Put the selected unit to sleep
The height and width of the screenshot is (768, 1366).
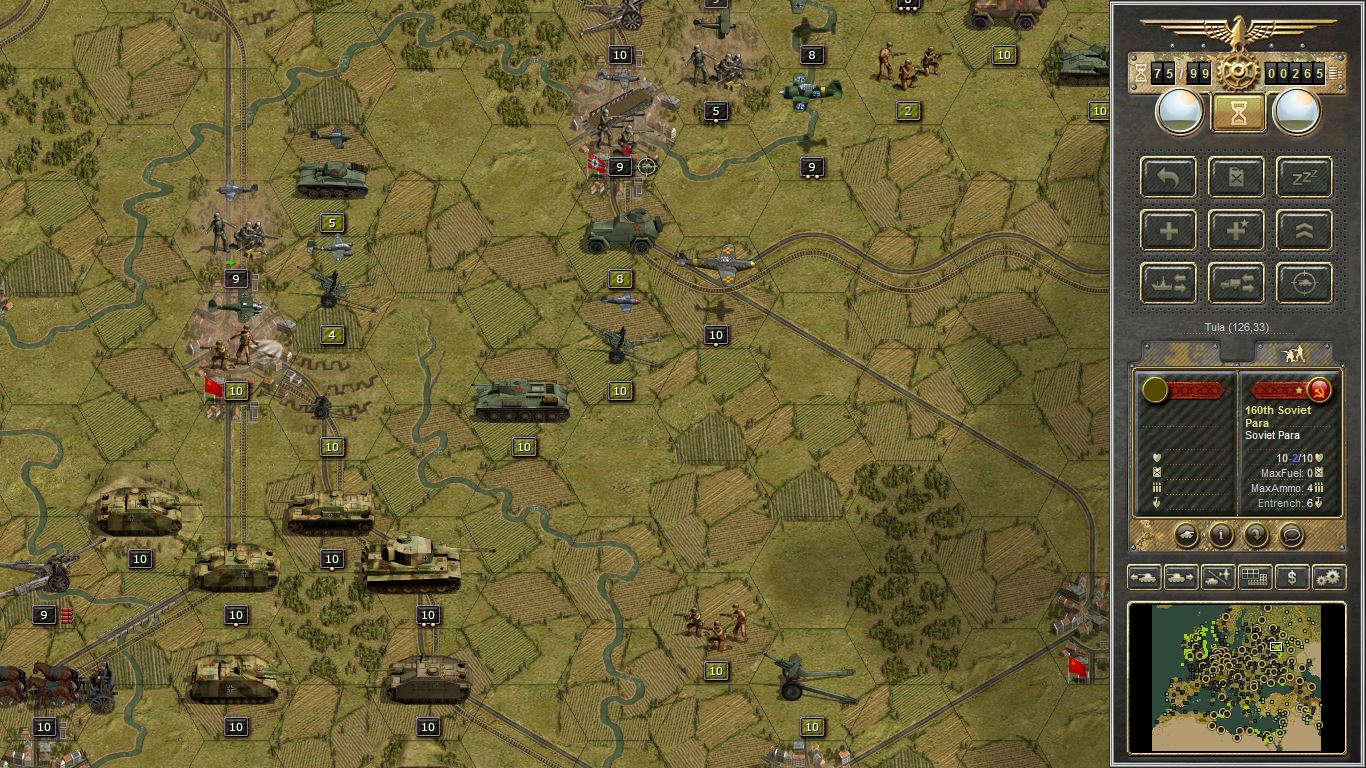coord(1303,177)
